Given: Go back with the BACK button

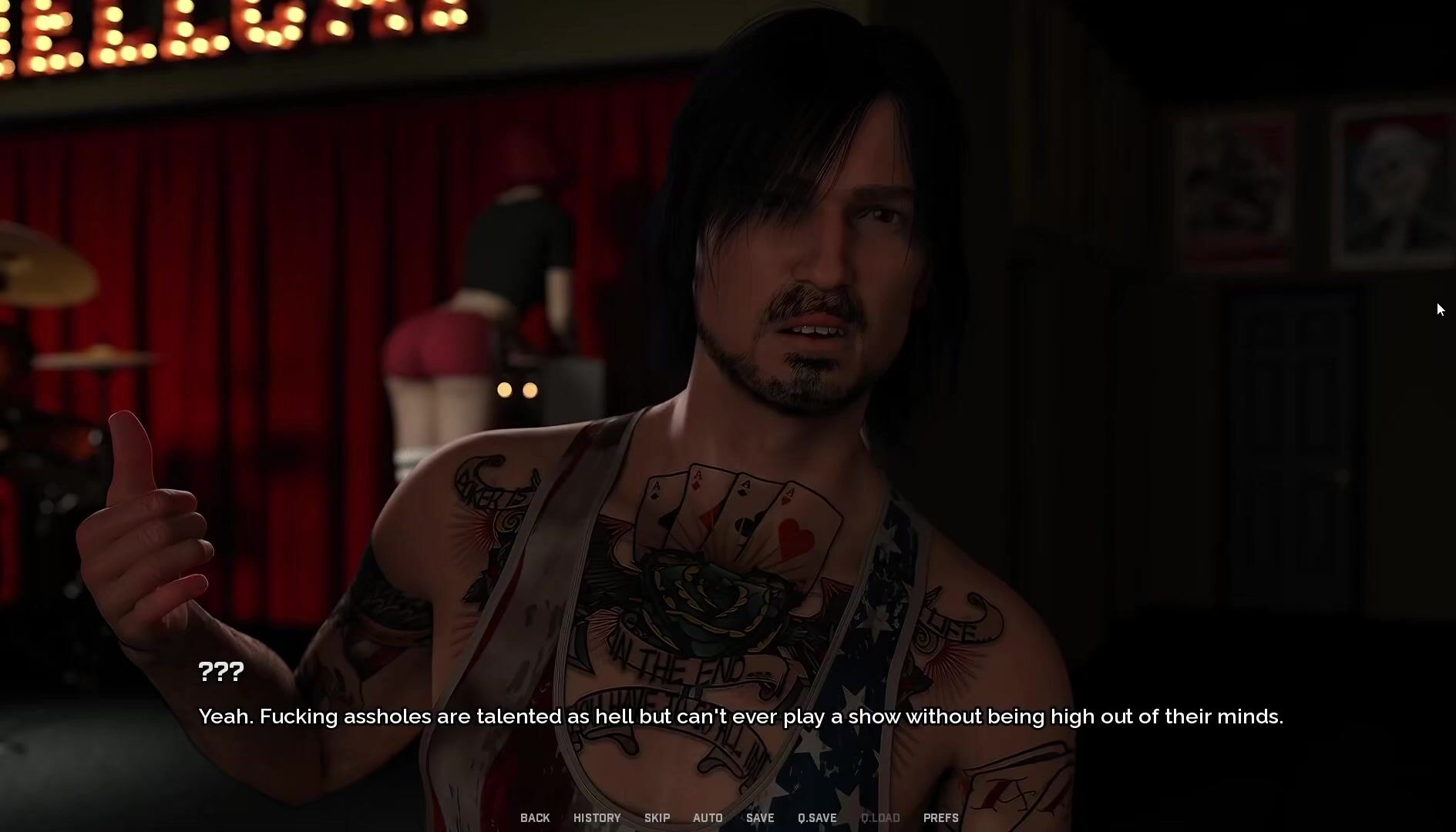Looking at the screenshot, I should [535, 817].
